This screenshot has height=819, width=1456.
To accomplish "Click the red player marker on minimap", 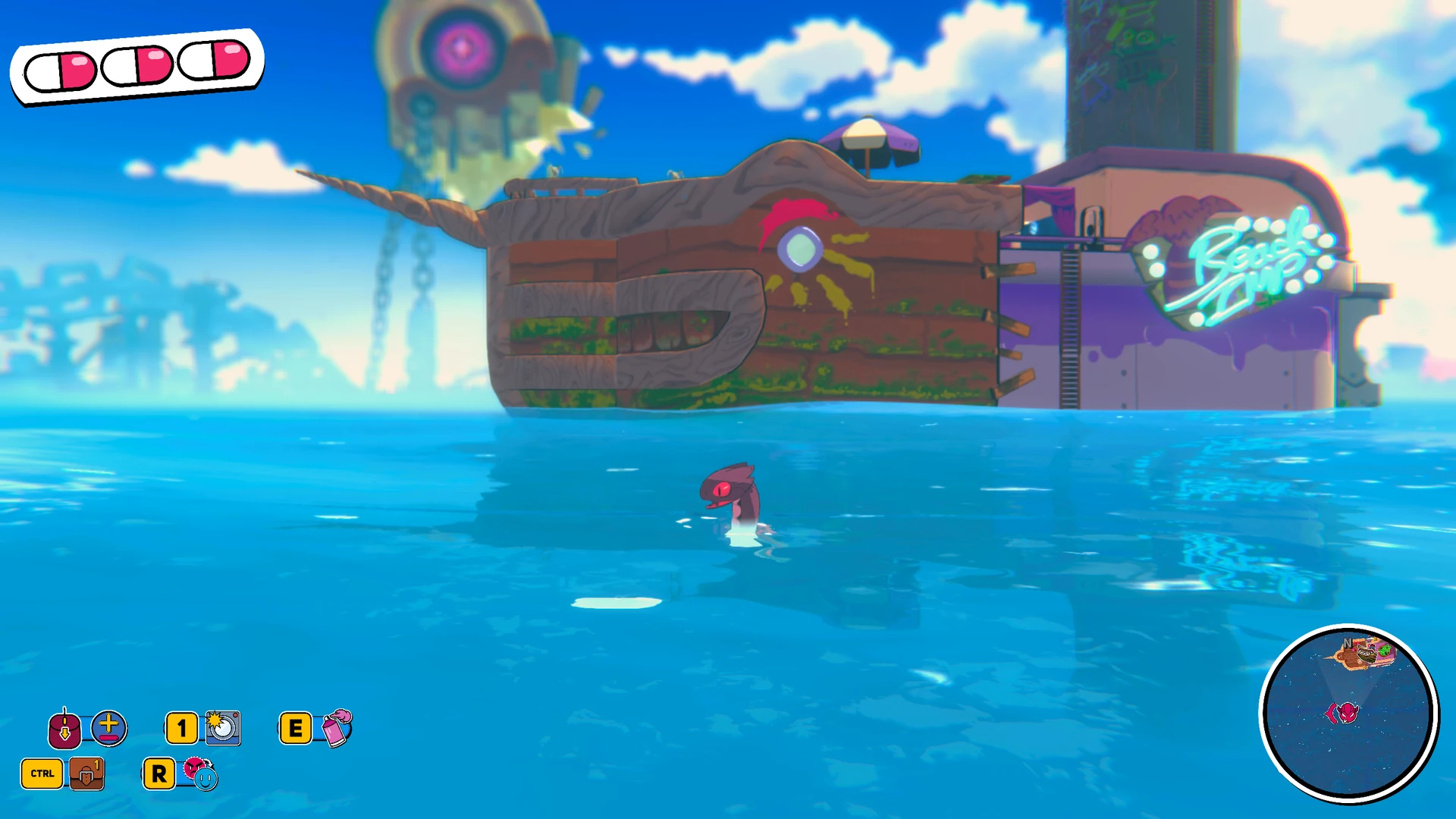I will tap(1343, 713).
